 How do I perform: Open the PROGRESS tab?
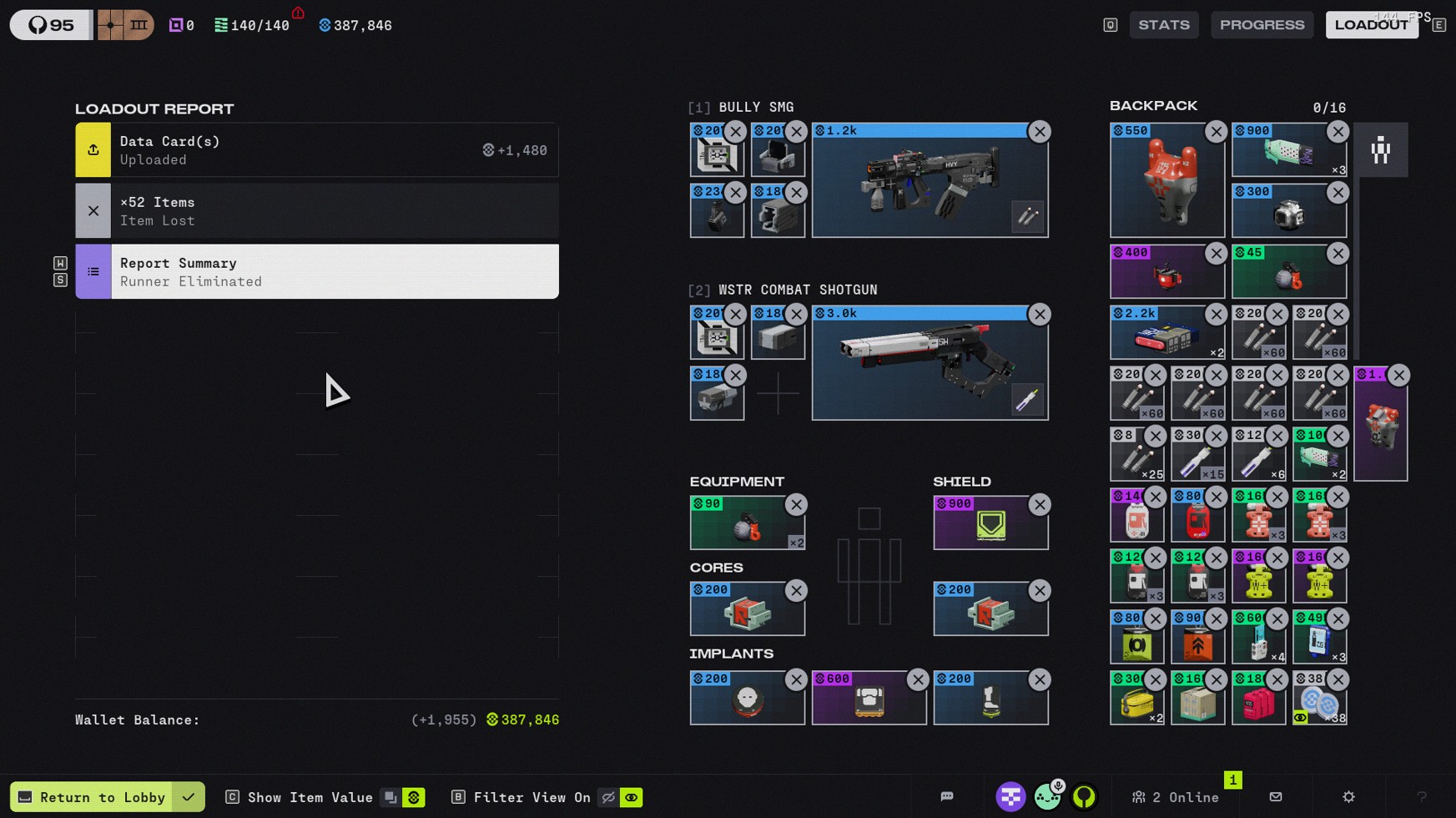[1262, 25]
